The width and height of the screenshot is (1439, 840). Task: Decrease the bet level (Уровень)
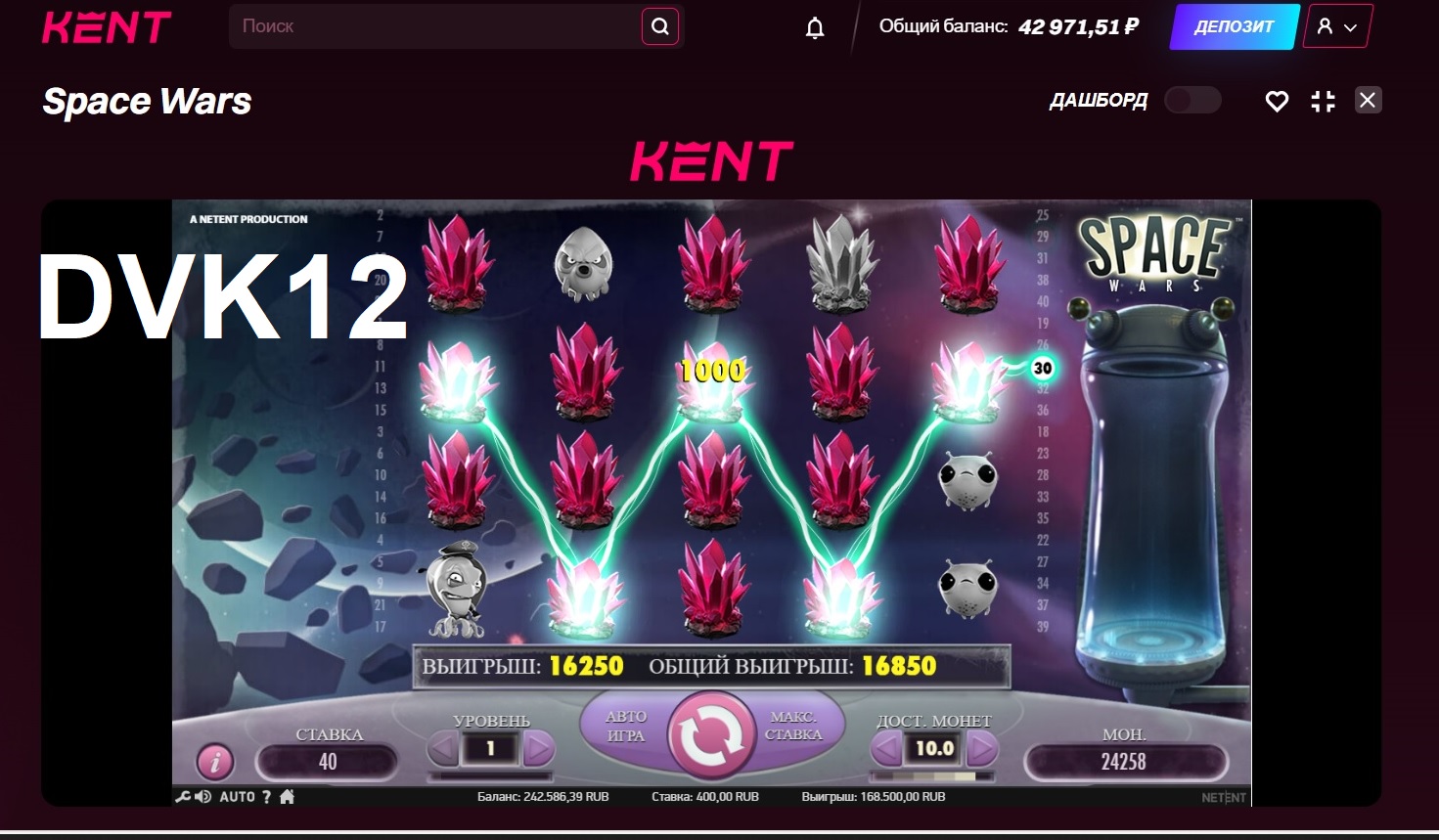pyautogui.click(x=444, y=750)
